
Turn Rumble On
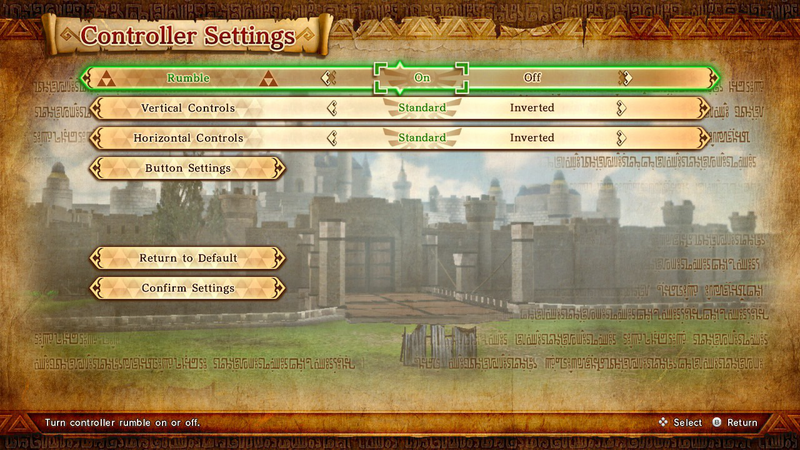coord(421,78)
